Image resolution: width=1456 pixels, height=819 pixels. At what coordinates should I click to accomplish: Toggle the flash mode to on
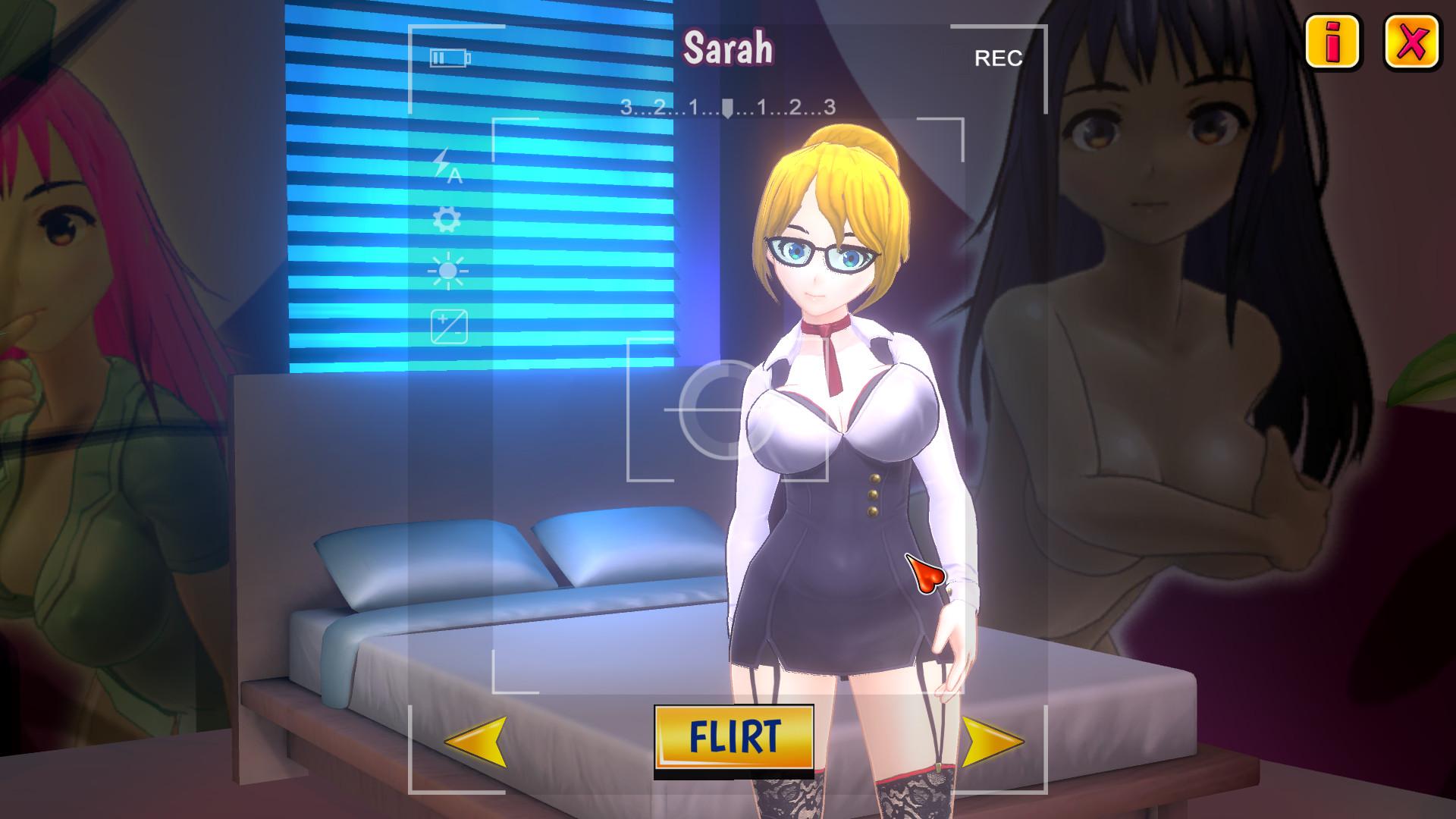click(x=448, y=168)
